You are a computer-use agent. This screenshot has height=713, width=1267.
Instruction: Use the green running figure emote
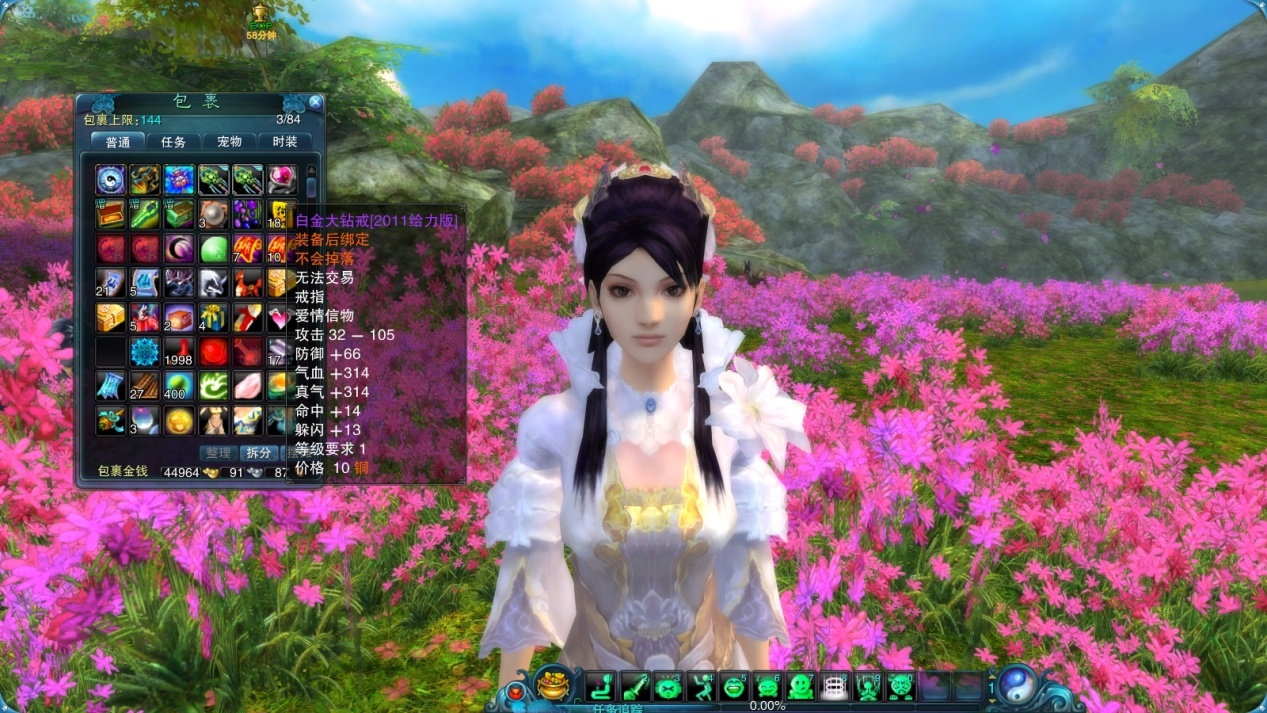tap(699, 686)
